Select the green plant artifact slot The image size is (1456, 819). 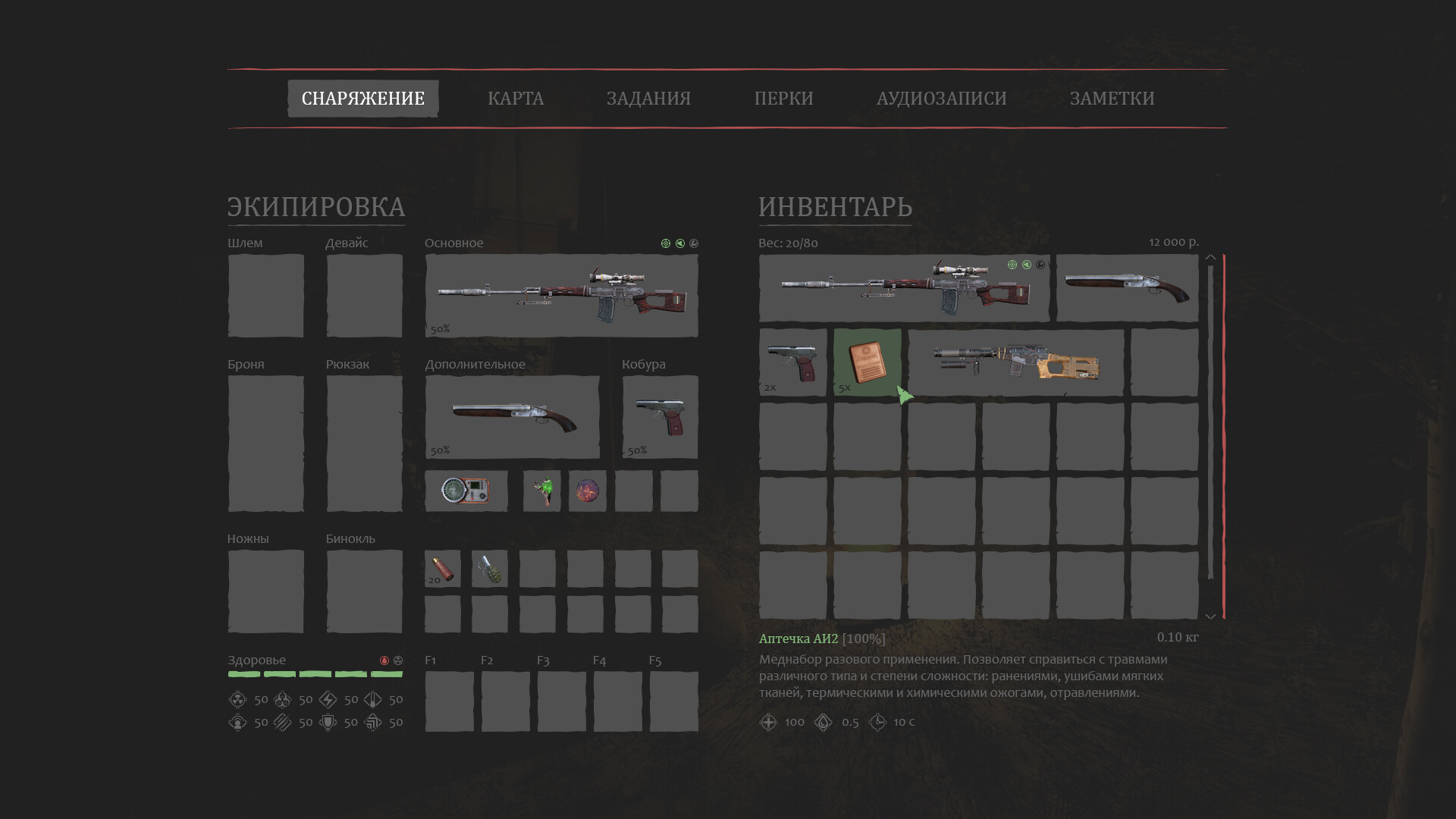point(541,491)
